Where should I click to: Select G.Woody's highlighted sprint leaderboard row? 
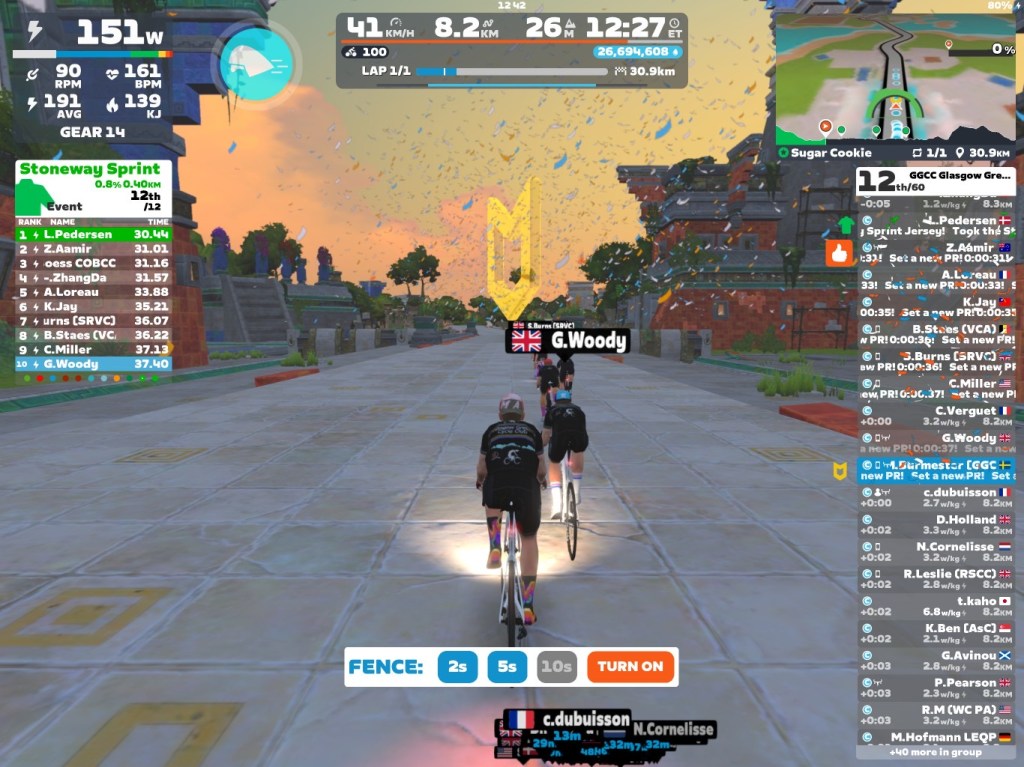pyautogui.click(x=93, y=364)
